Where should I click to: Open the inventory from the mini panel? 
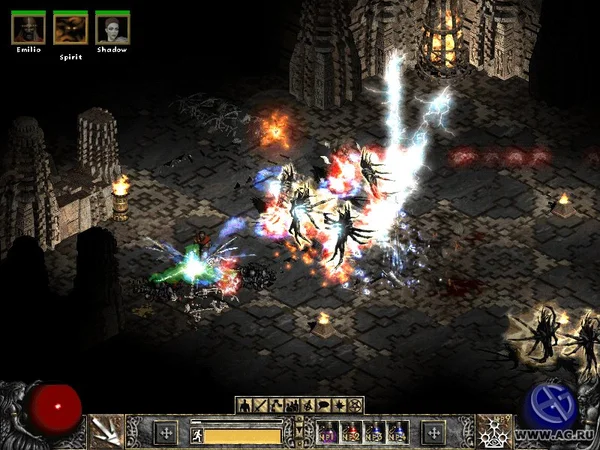point(260,405)
